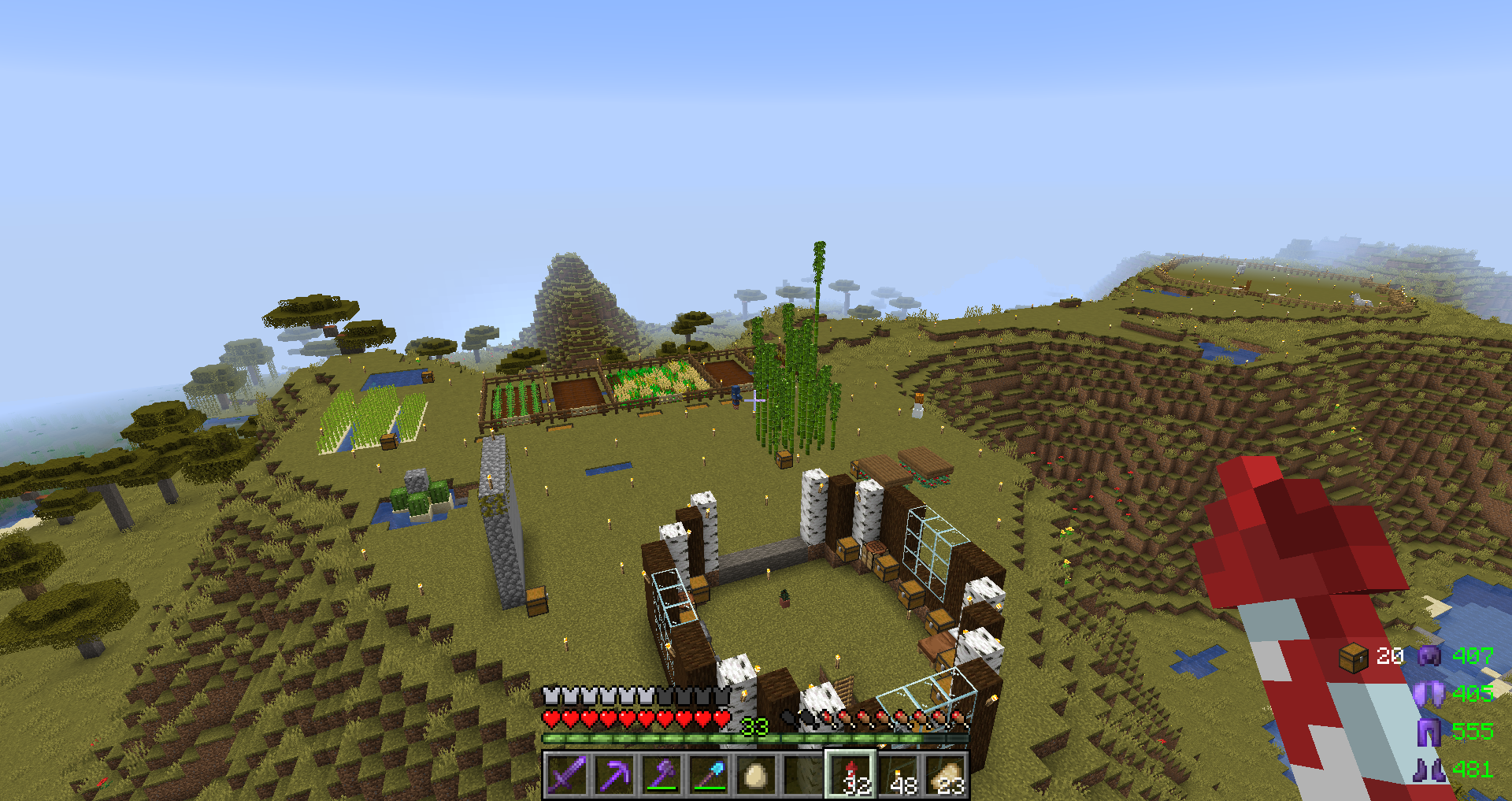The height and width of the screenshot is (801, 1512).
Task: Click the leggings durability icon
Action: [1429, 732]
